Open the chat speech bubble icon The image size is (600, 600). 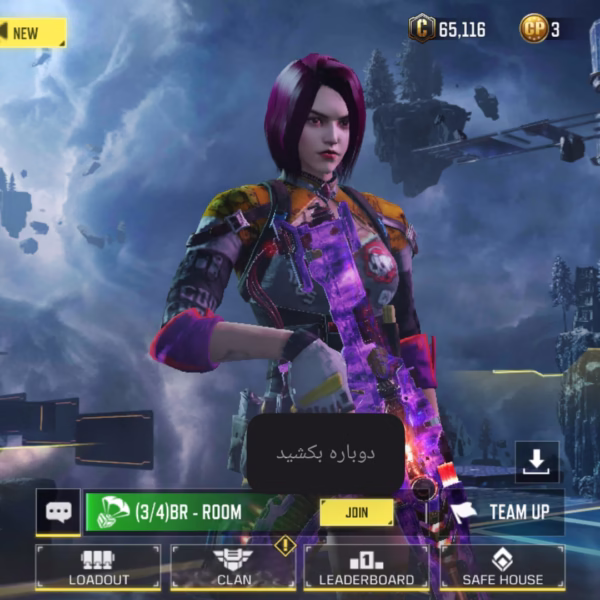click(x=58, y=512)
